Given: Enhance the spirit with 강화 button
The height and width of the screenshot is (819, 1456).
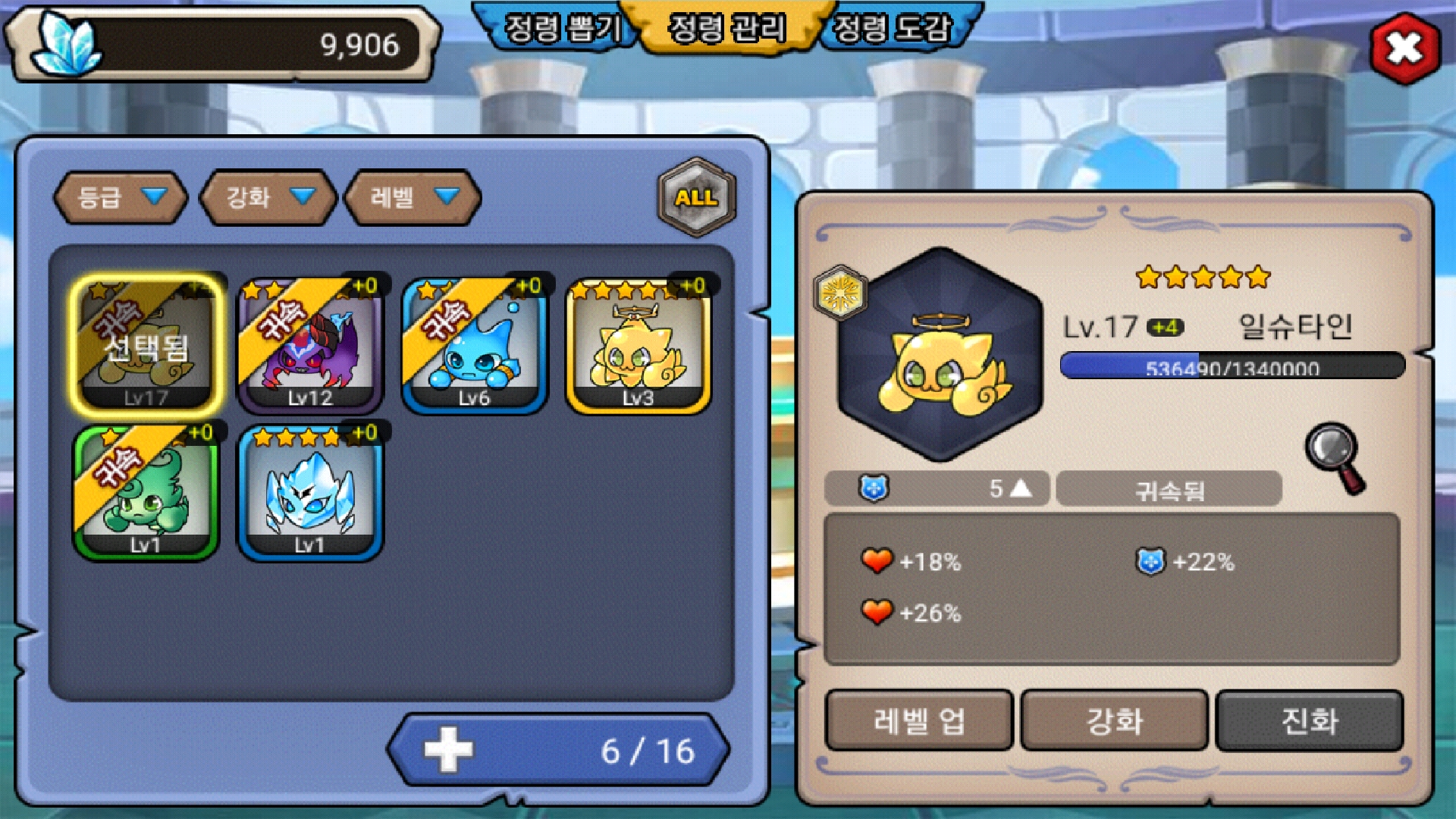Looking at the screenshot, I should 1114,720.
